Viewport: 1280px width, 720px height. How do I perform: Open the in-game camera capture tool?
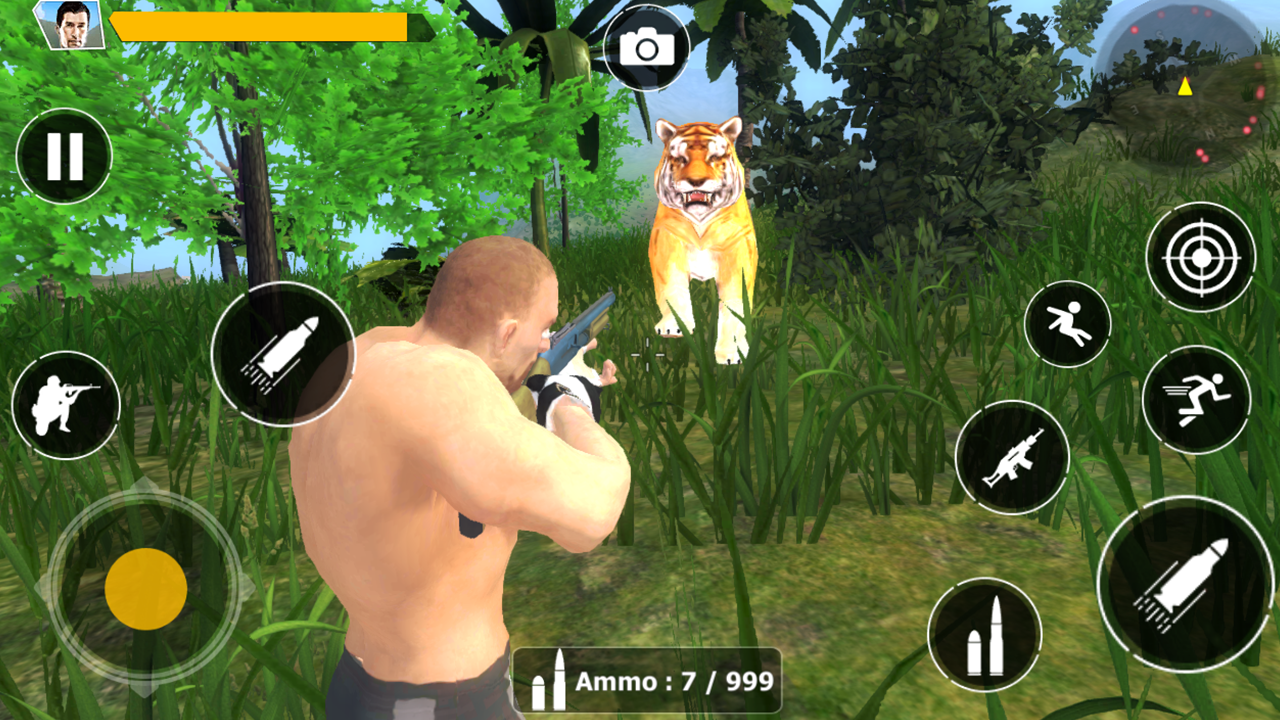(x=648, y=47)
